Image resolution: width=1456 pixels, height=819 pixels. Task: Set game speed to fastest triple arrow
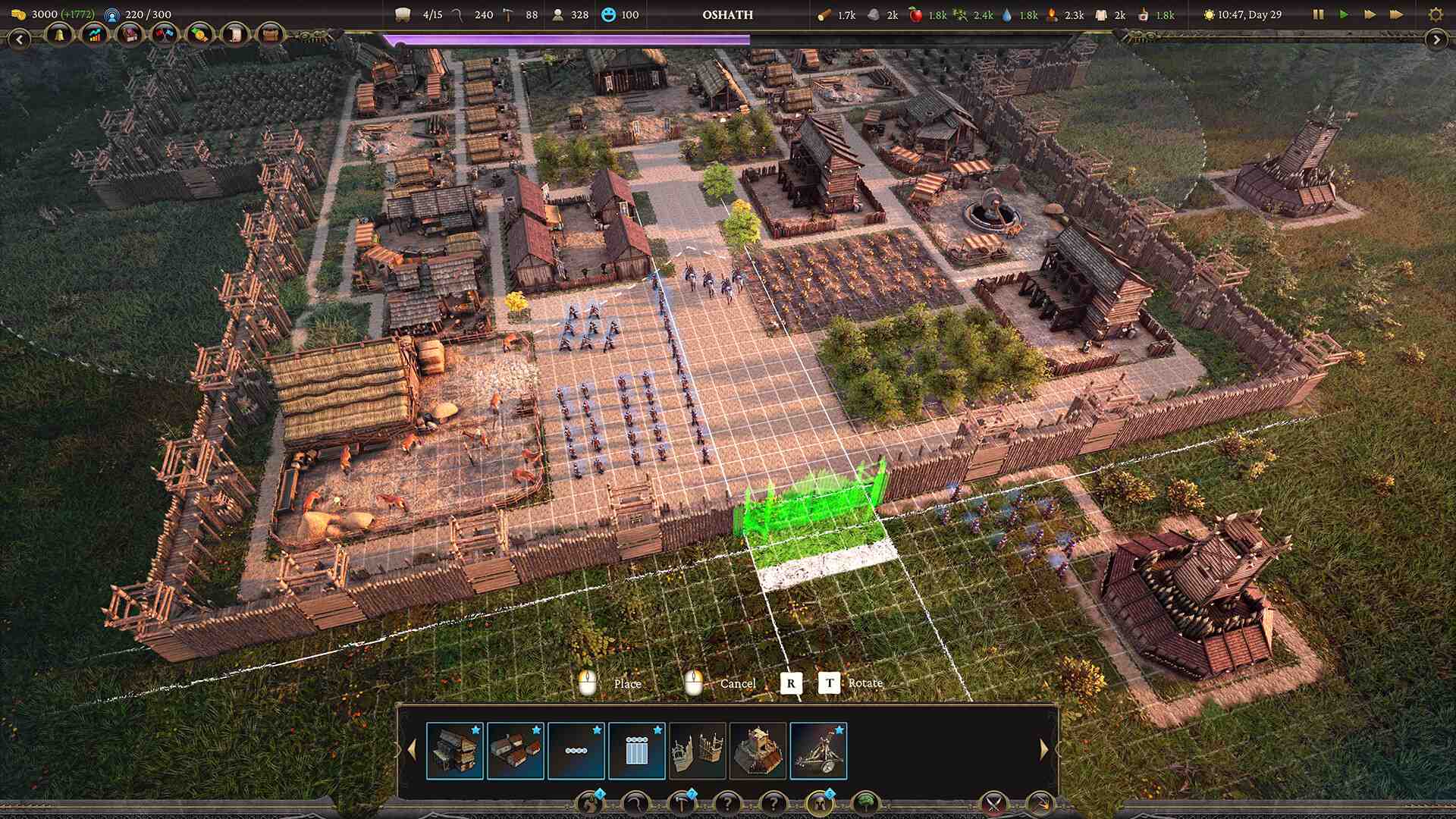[x=1396, y=14]
